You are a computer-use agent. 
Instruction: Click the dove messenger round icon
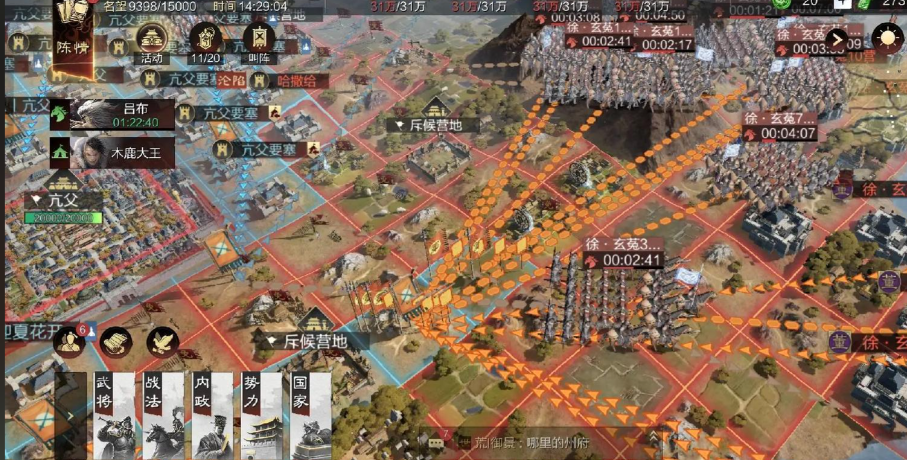162,341
